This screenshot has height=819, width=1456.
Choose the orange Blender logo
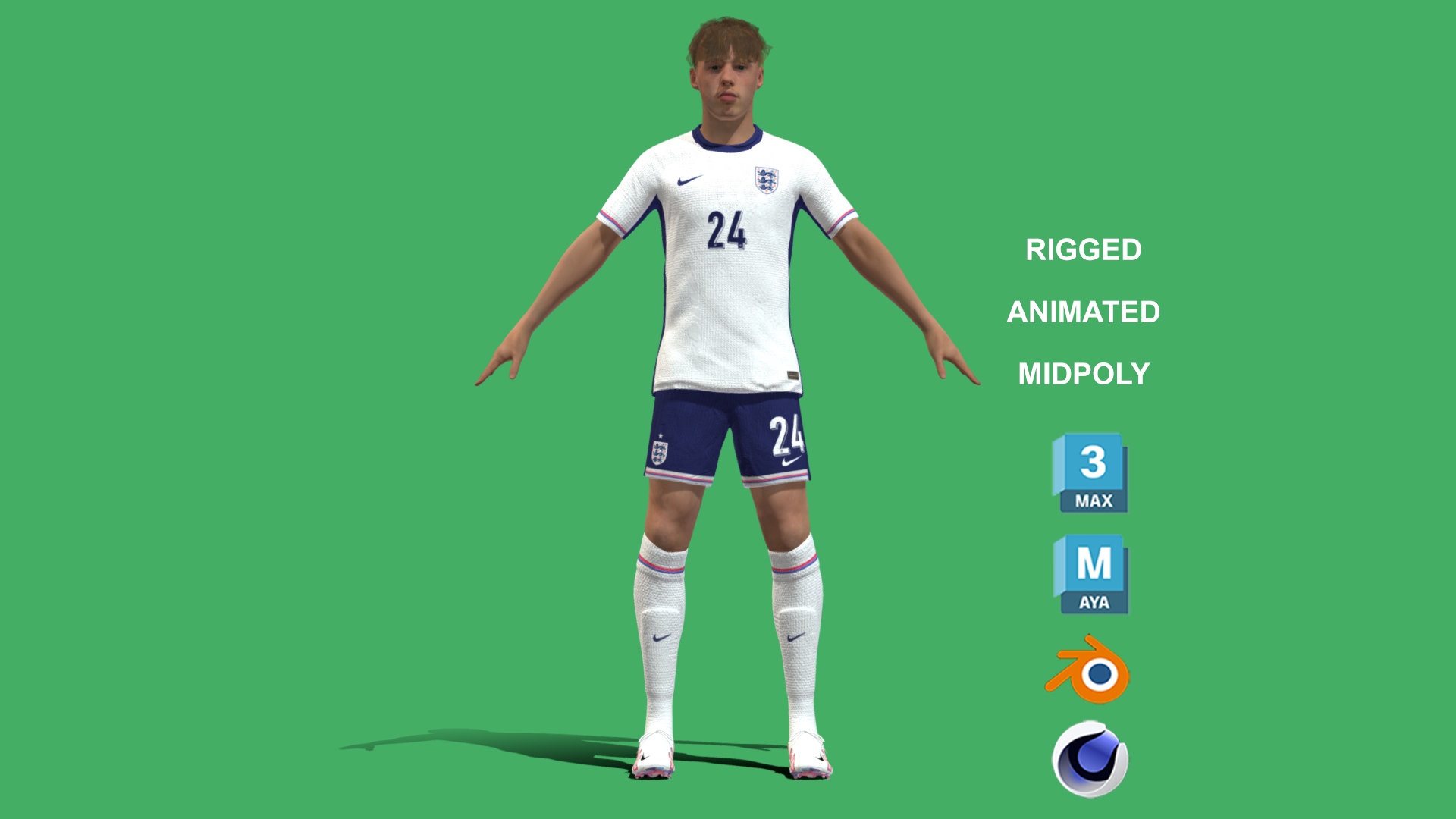(x=1089, y=670)
